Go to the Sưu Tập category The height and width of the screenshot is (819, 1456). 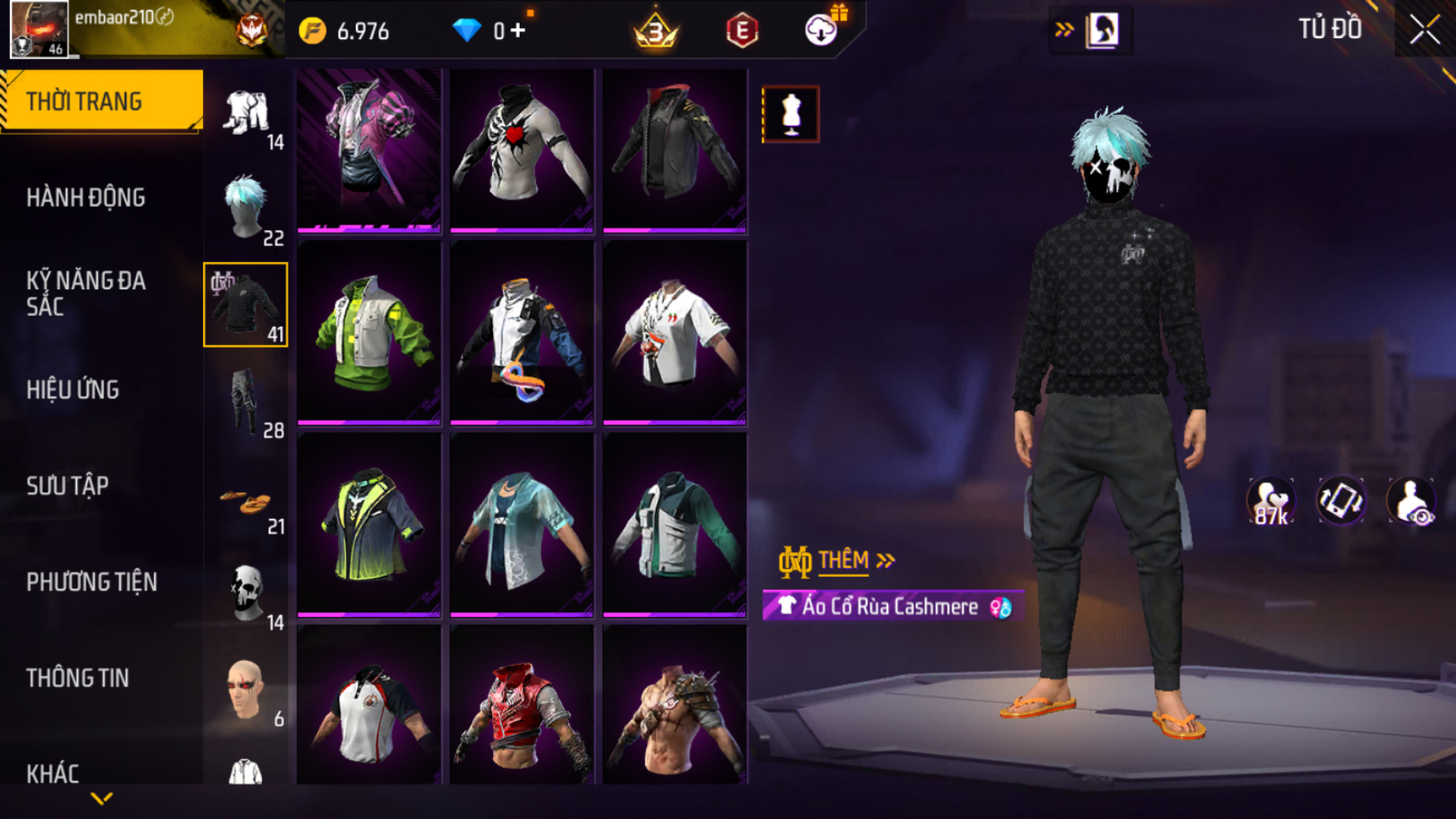pos(67,486)
